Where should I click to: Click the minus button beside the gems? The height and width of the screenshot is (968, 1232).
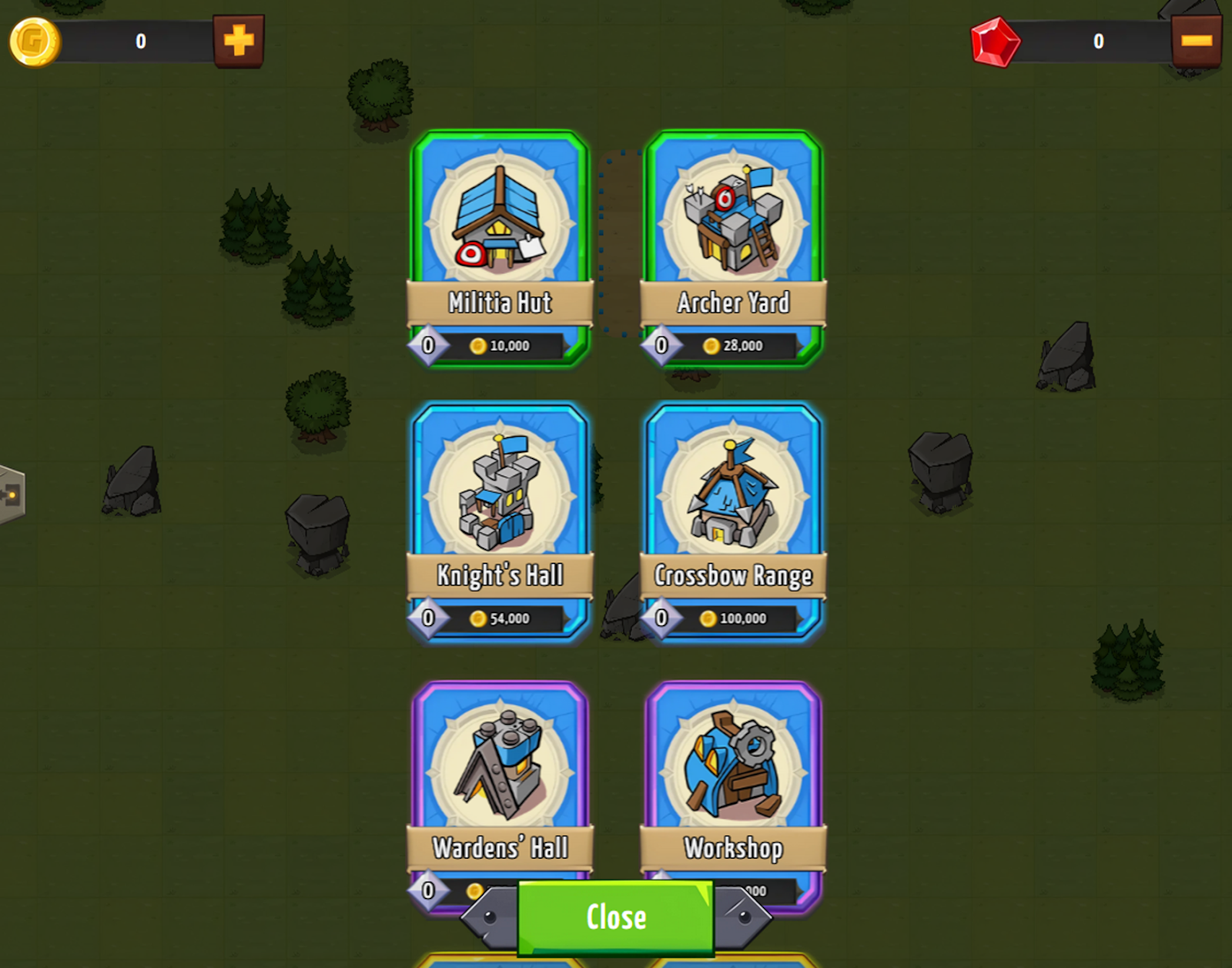coord(1196,41)
